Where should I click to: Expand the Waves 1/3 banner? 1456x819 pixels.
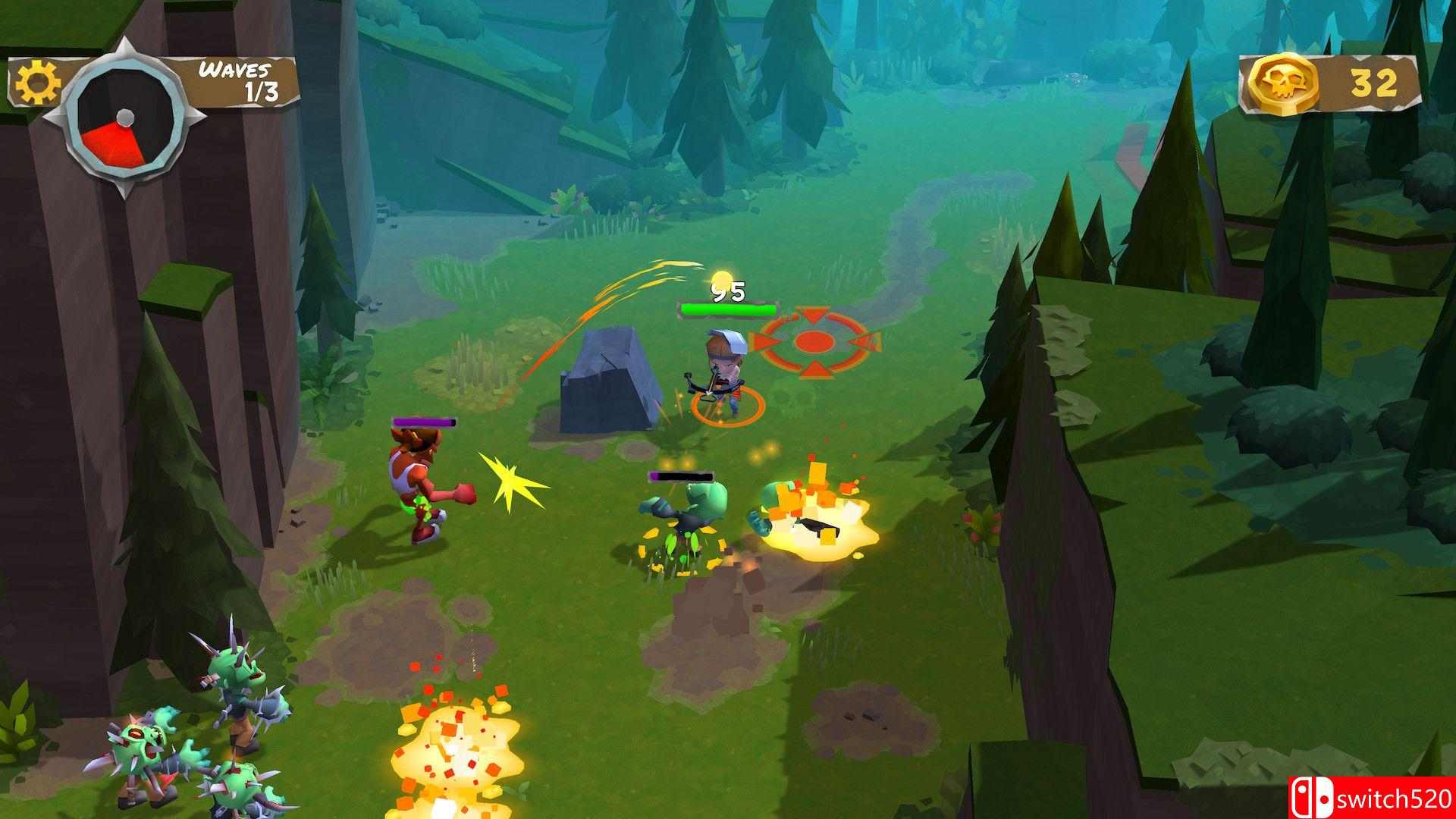(235, 80)
